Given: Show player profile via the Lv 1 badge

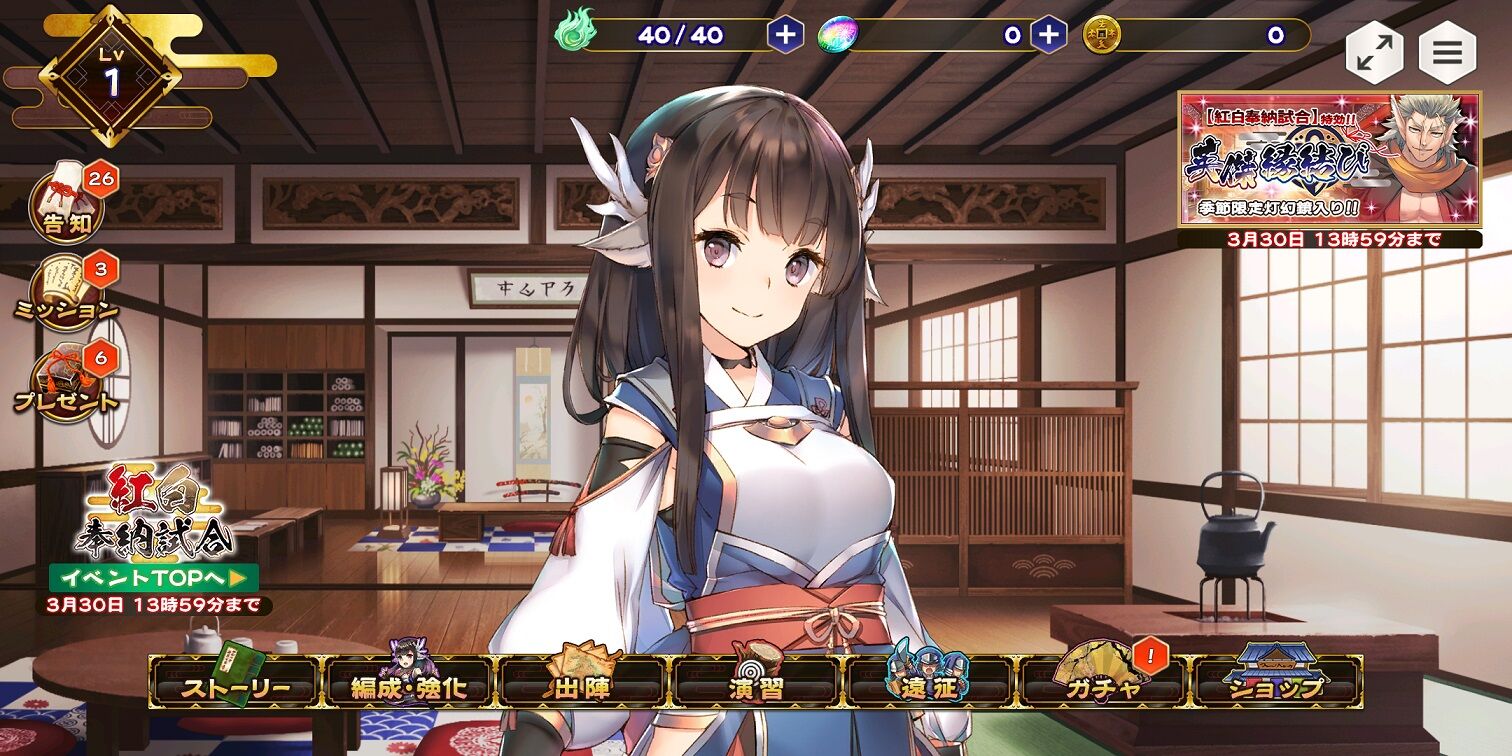Looking at the screenshot, I should (x=111, y=76).
